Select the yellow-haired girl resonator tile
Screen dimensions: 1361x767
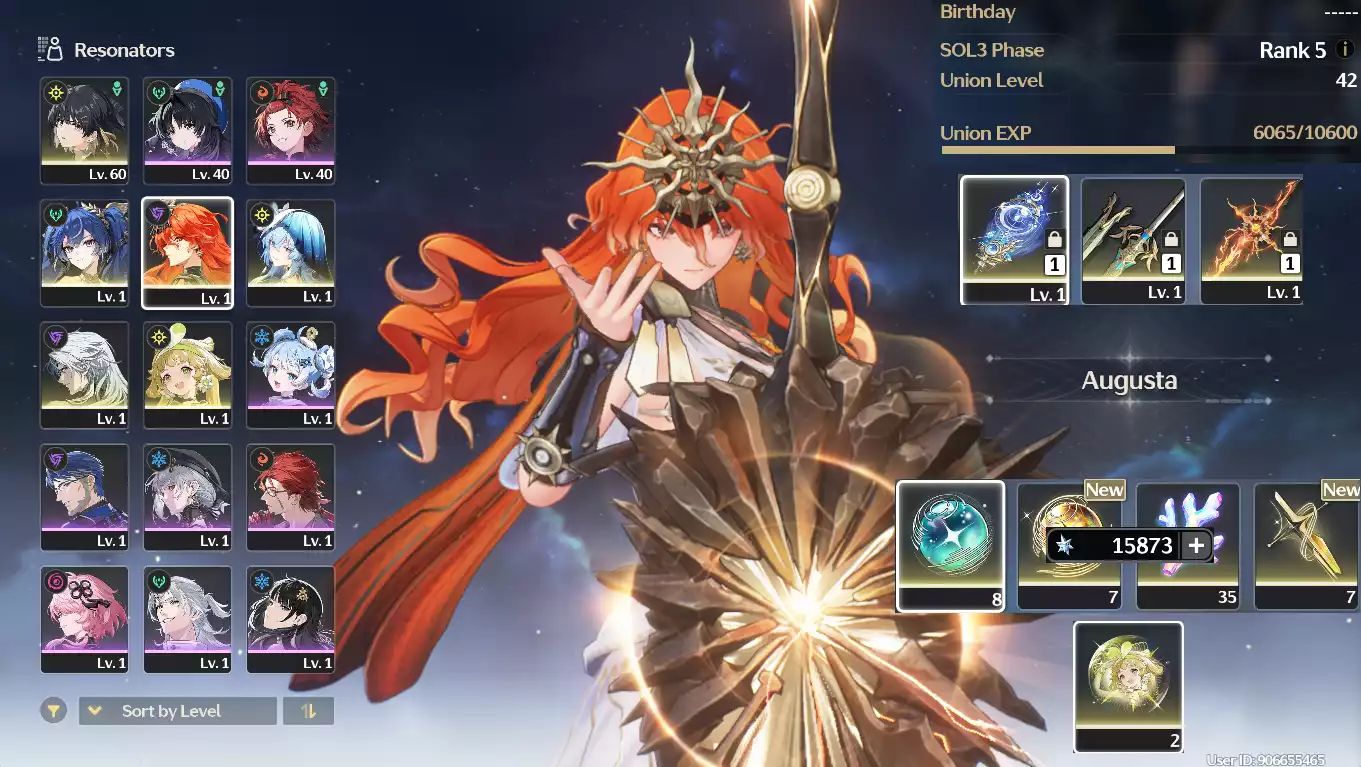coord(187,375)
